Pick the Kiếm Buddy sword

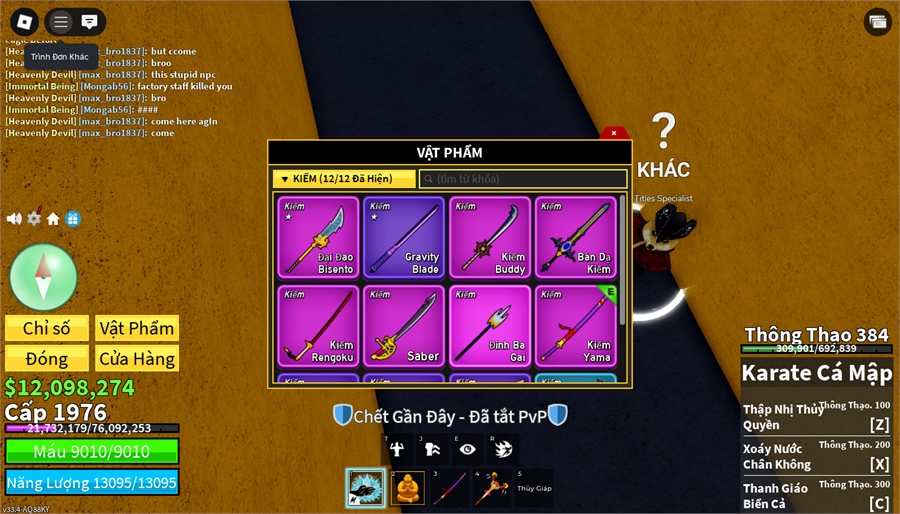click(x=490, y=237)
